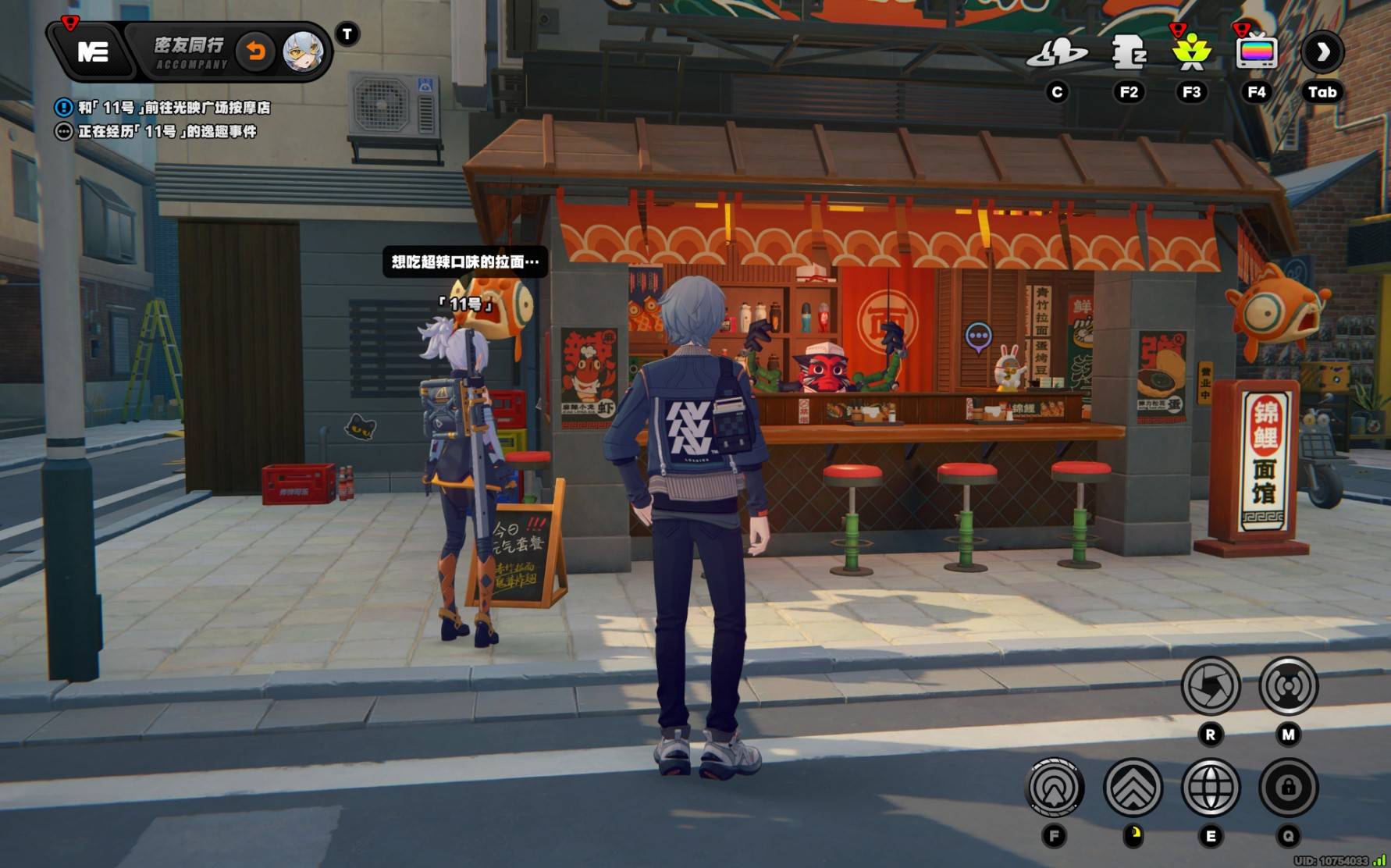Click the orange return arrow in Accompany panel
Image resolution: width=1391 pixels, height=868 pixels.
pyautogui.click(x=255, y=52)
